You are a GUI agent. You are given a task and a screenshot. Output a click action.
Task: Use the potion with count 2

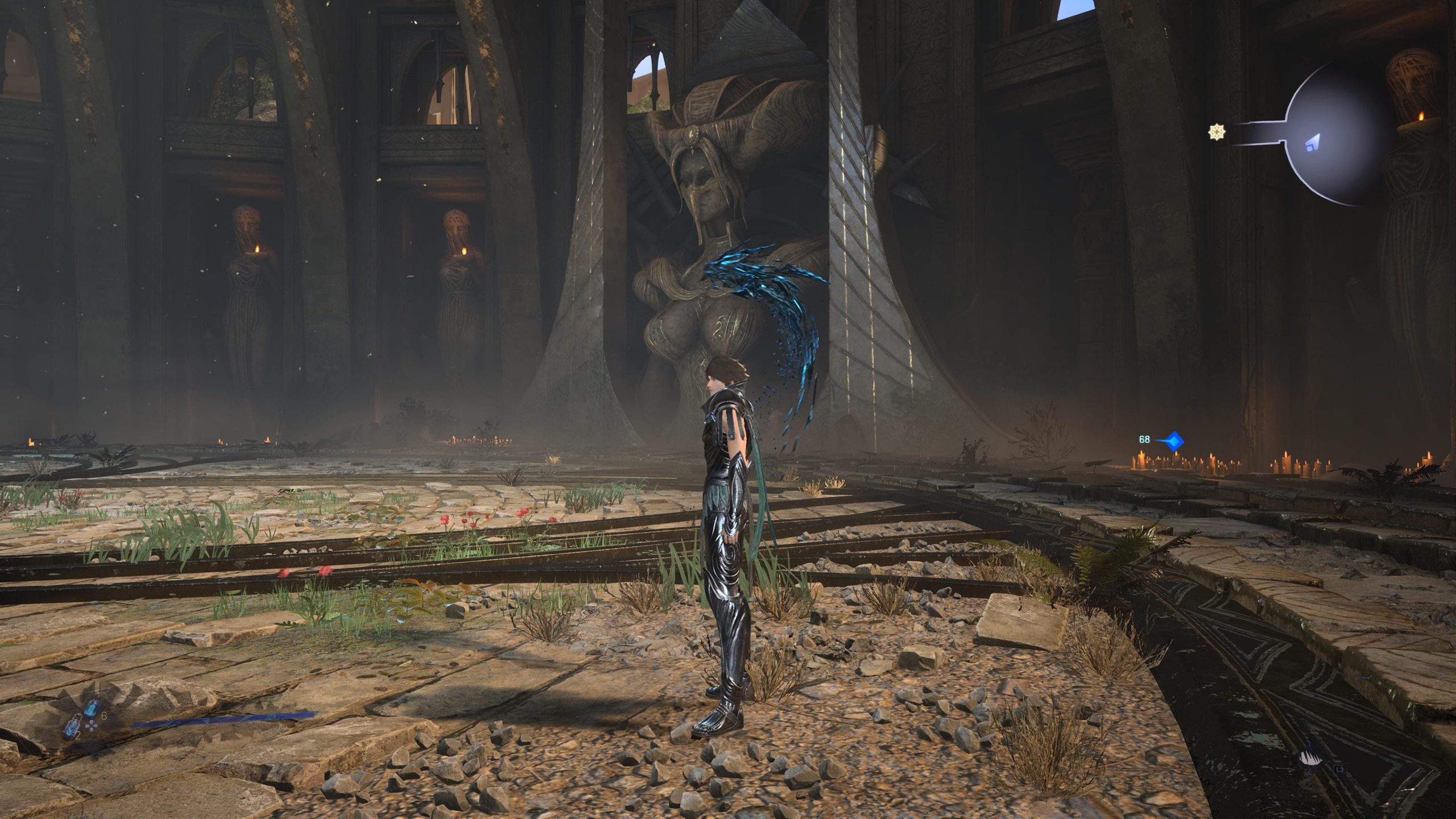[72, 727]
